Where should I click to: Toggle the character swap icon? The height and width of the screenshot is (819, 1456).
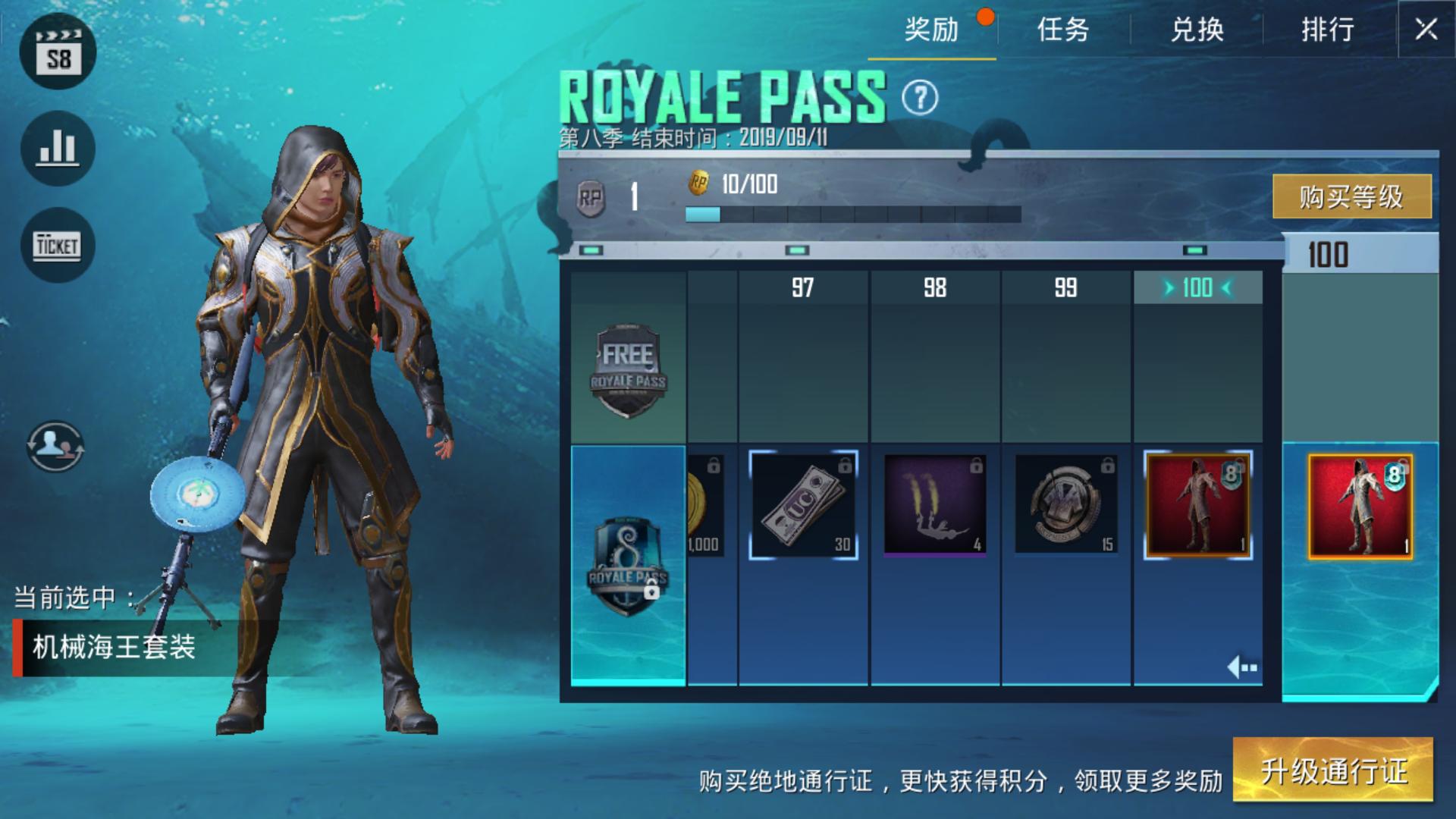pyautogui.click(x=55, y=447)
